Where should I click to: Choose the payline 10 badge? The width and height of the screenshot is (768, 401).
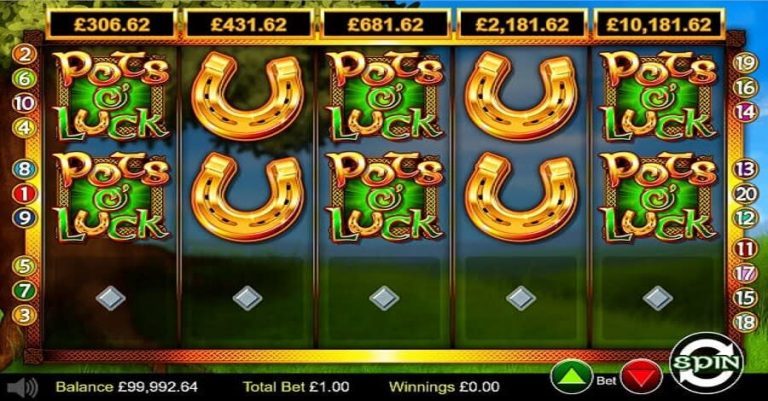(24, 103)
